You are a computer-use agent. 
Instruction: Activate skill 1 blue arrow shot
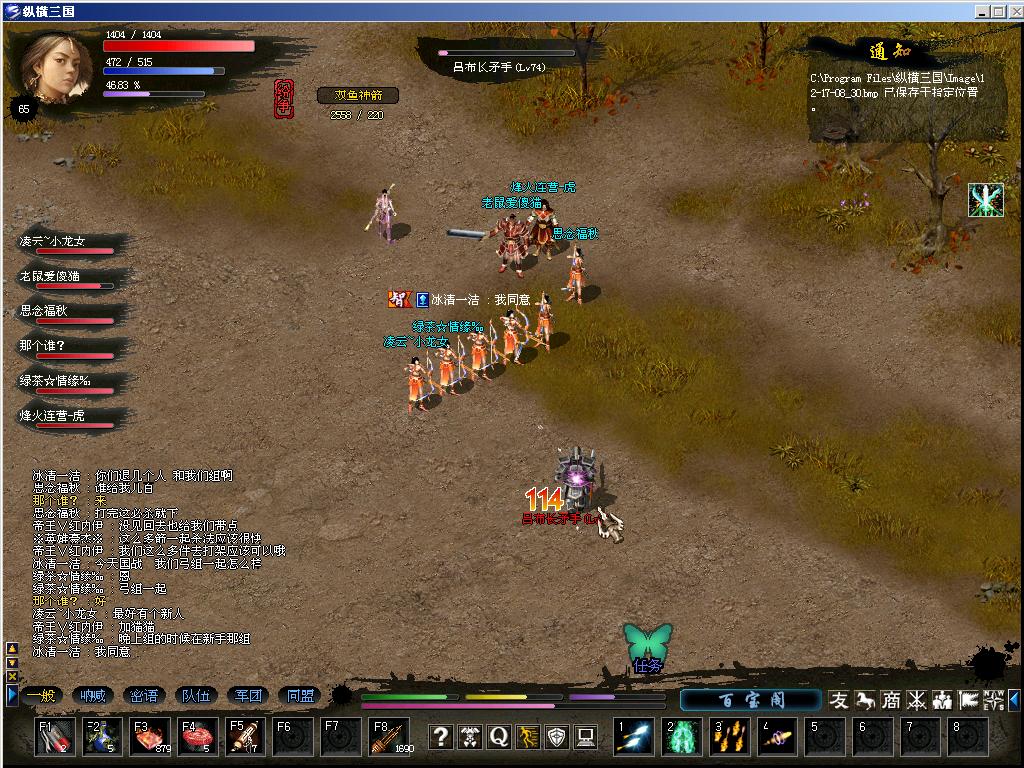click(x=634, y=738)
